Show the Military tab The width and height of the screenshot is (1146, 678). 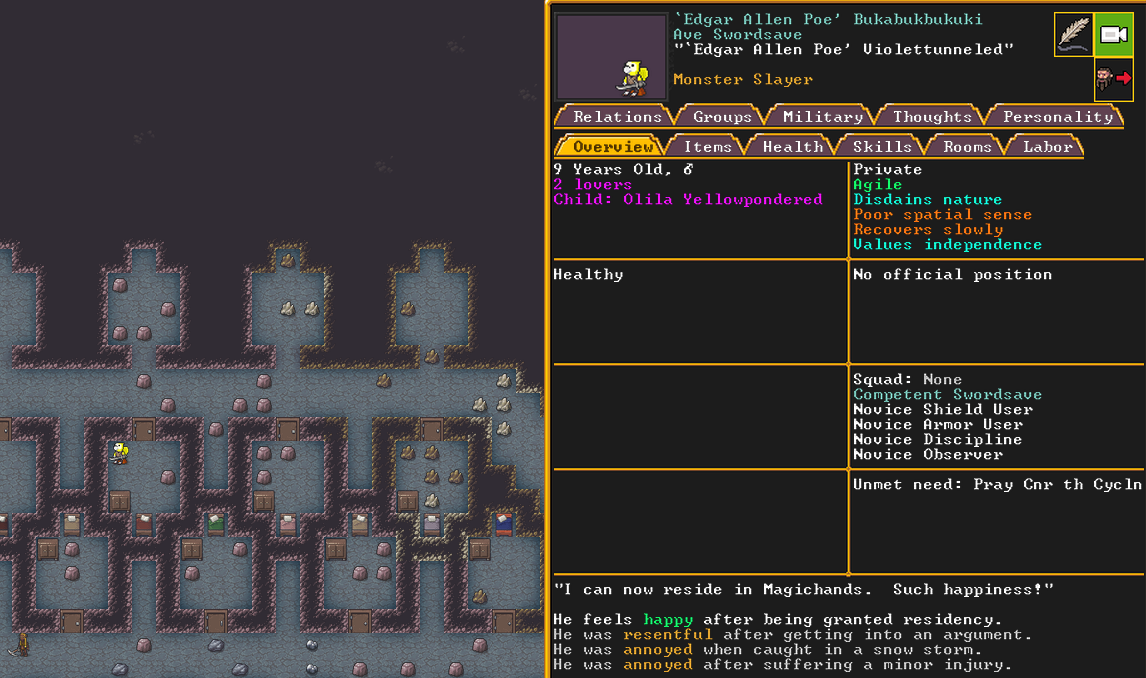[822, 117]
